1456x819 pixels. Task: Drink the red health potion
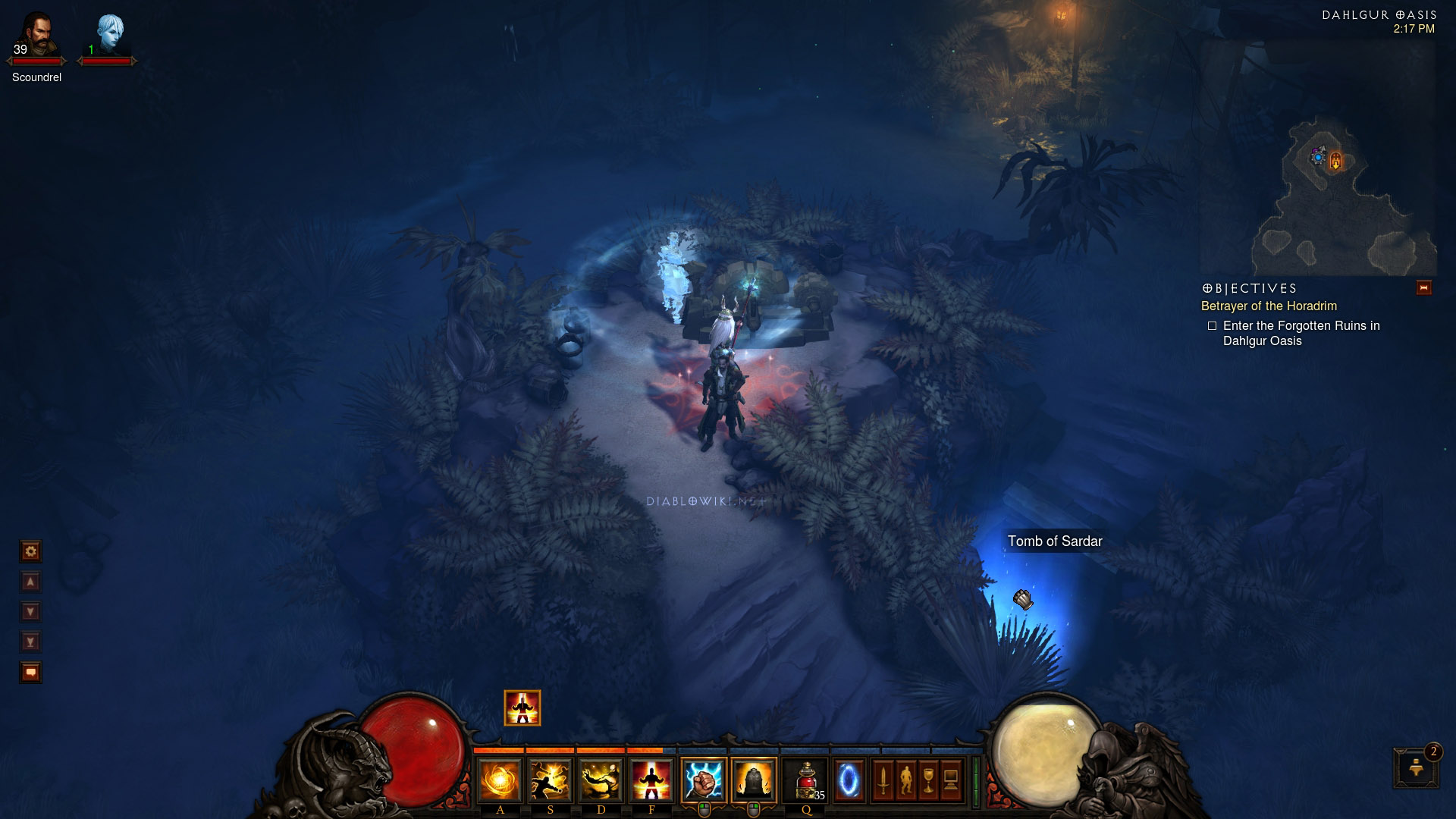[x=806, y=780]
